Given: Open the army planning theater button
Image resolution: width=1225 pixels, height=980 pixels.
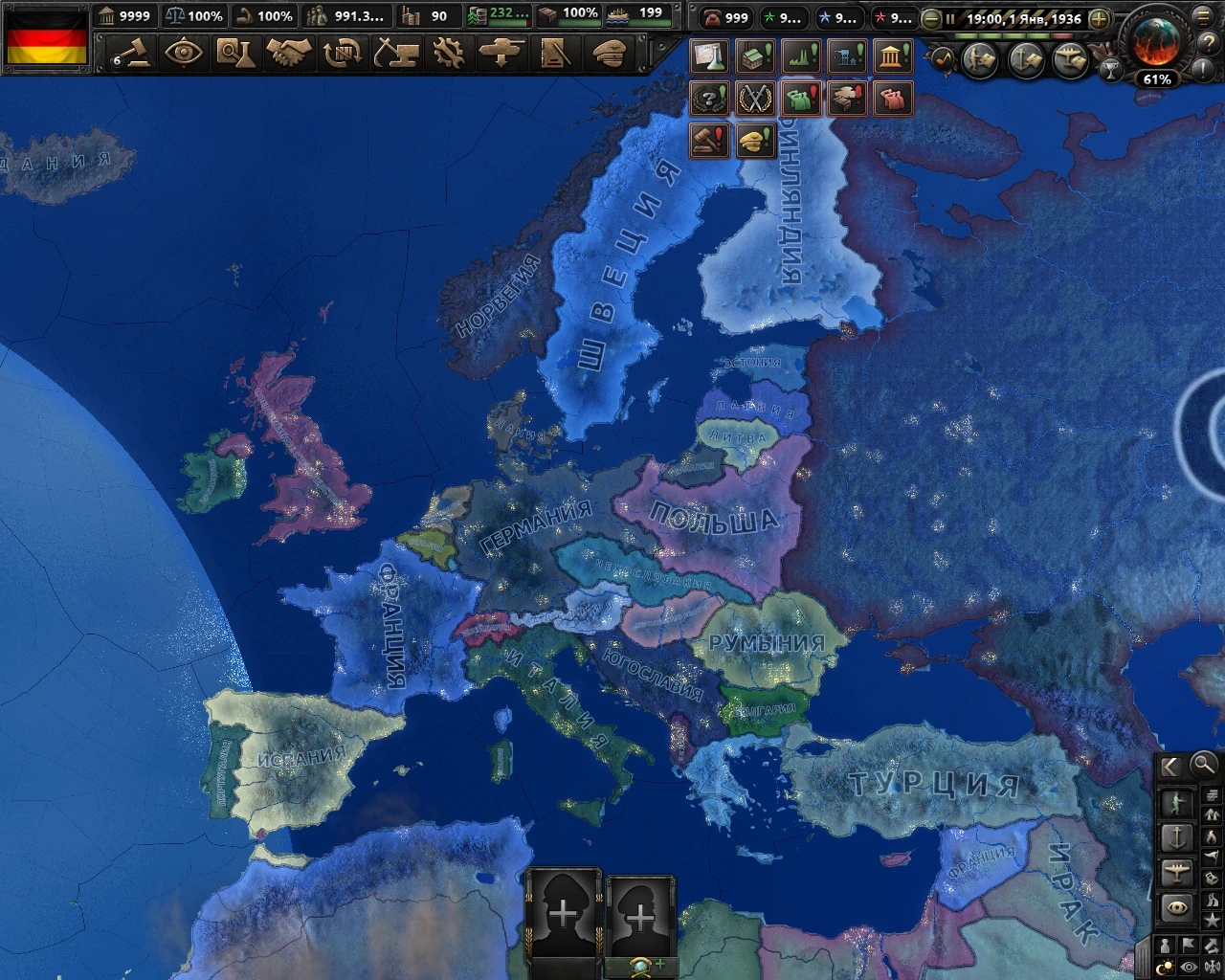Looking at the screenshot, I should coord(980,58).
